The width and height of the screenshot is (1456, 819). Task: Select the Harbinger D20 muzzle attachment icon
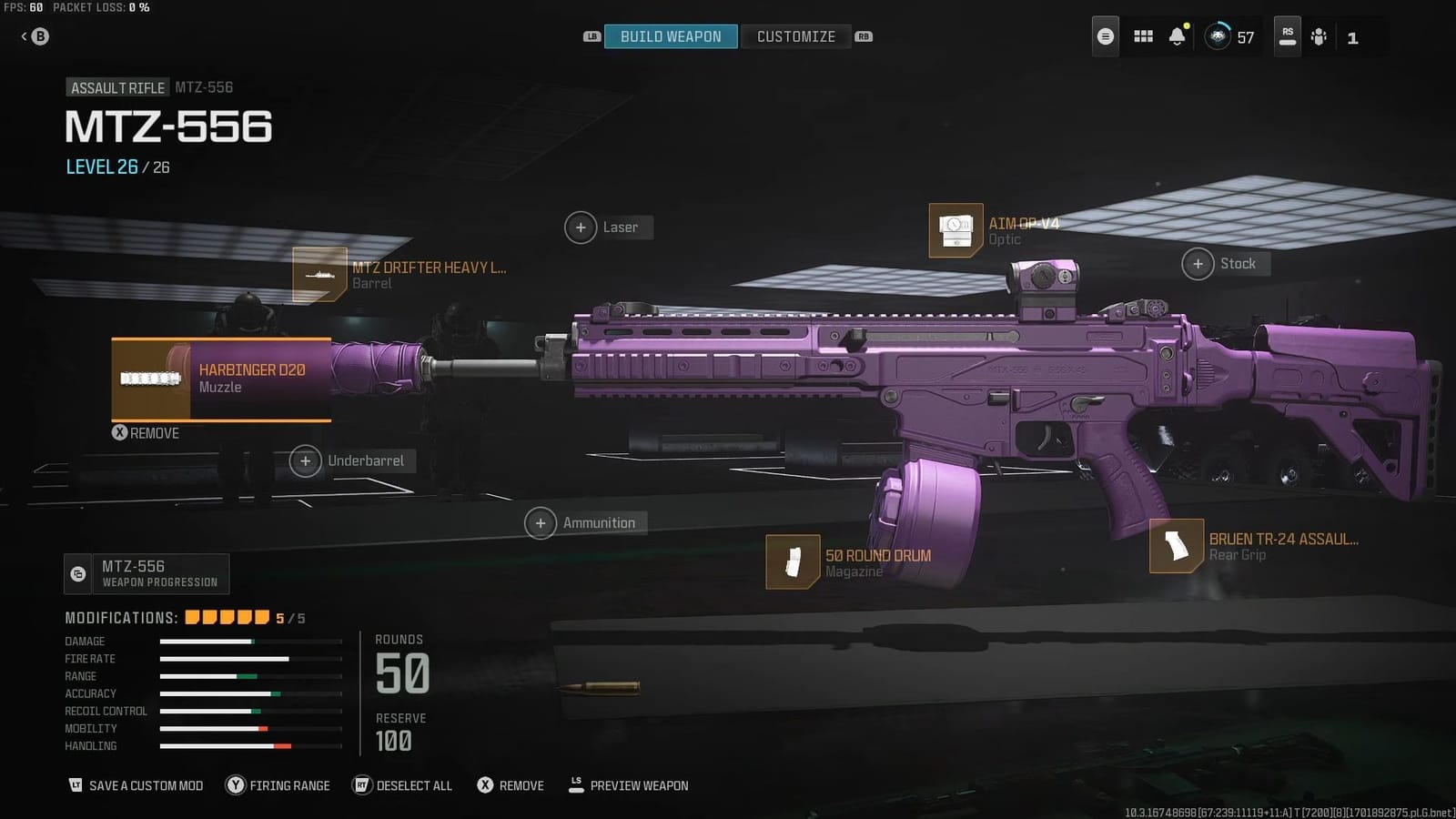coord(150,378)
